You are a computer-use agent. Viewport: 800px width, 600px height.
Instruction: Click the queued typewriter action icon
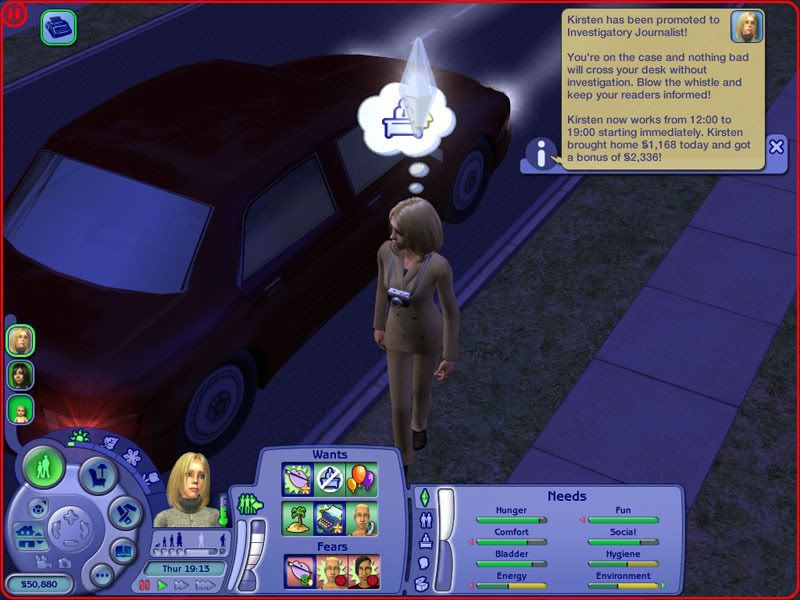pos(57,27)
